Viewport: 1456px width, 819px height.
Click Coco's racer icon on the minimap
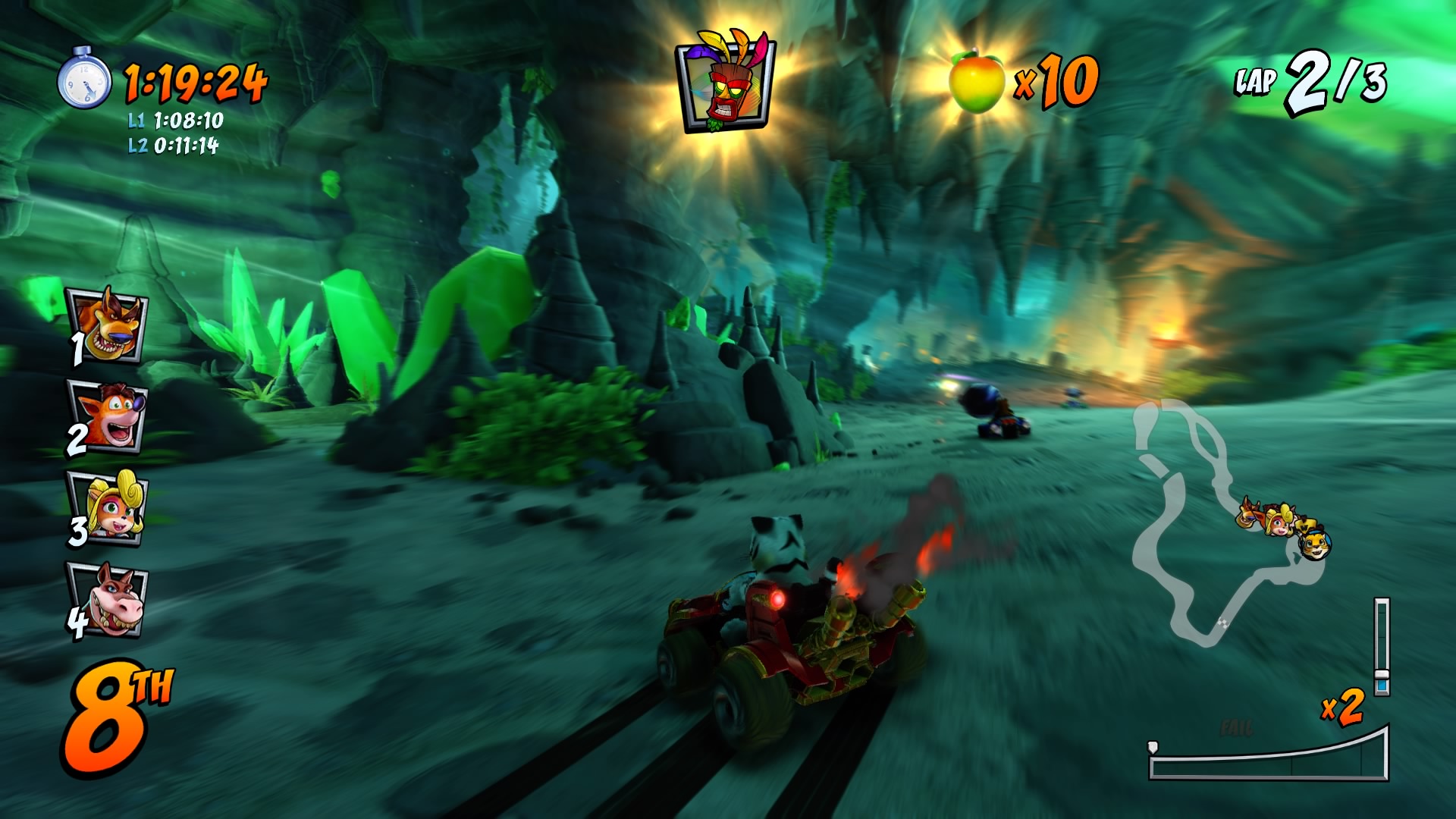(1279, 526)
